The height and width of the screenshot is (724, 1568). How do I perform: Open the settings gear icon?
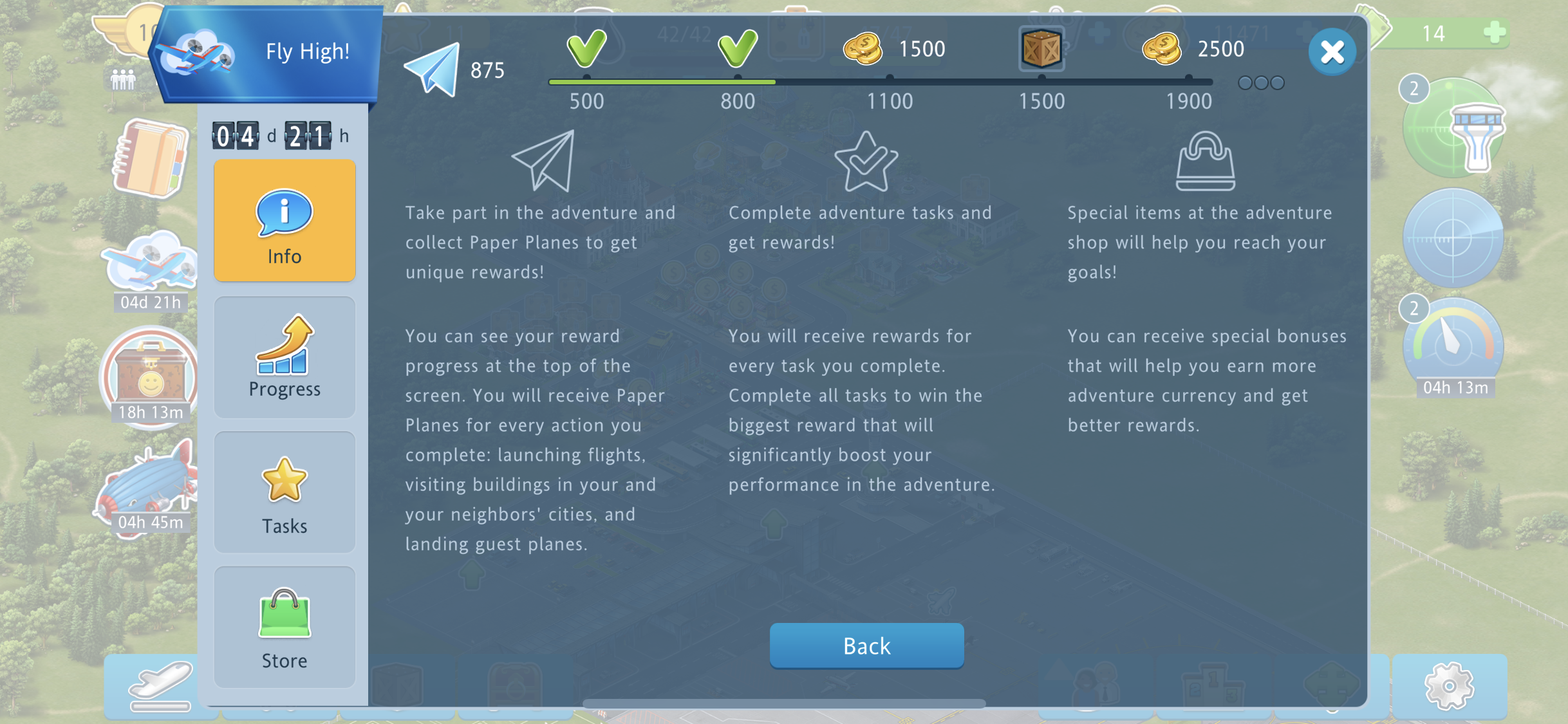tap(1449, 686)
